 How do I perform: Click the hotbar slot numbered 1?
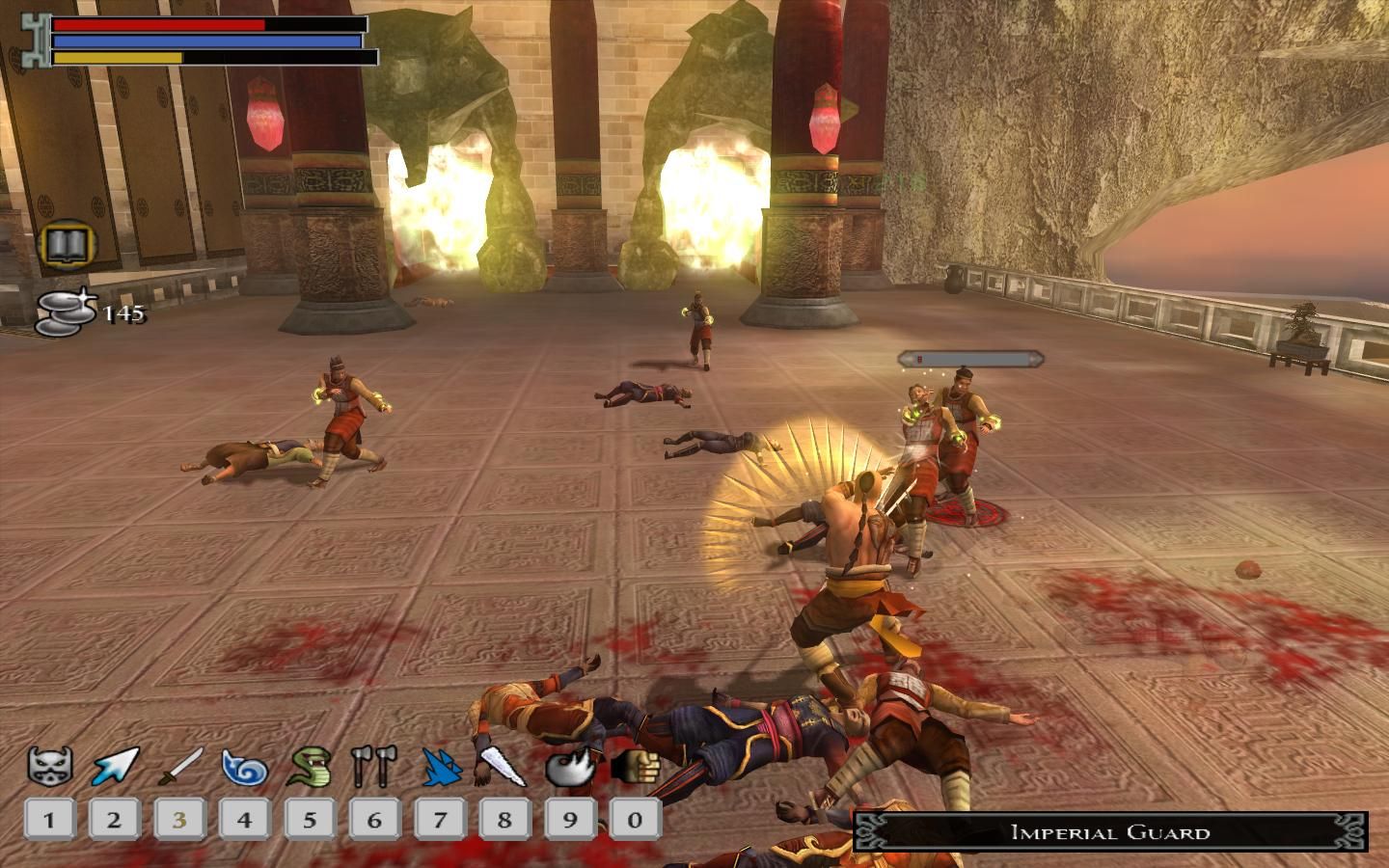point(49,821)
